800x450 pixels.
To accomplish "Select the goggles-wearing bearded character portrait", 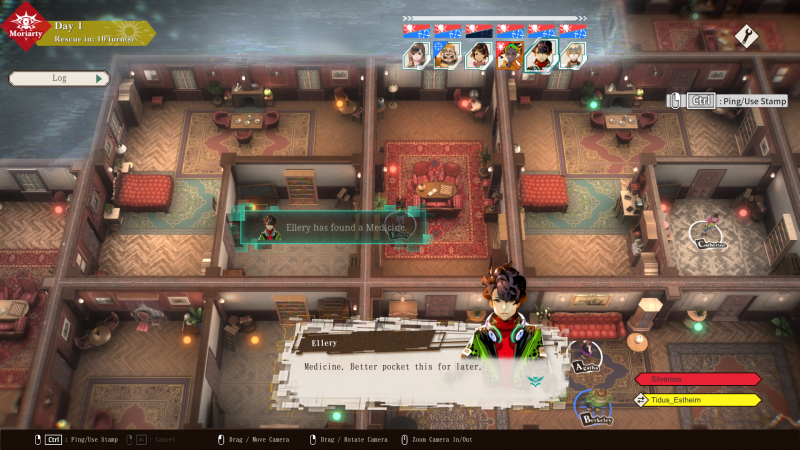I will (x=447, y=55).
